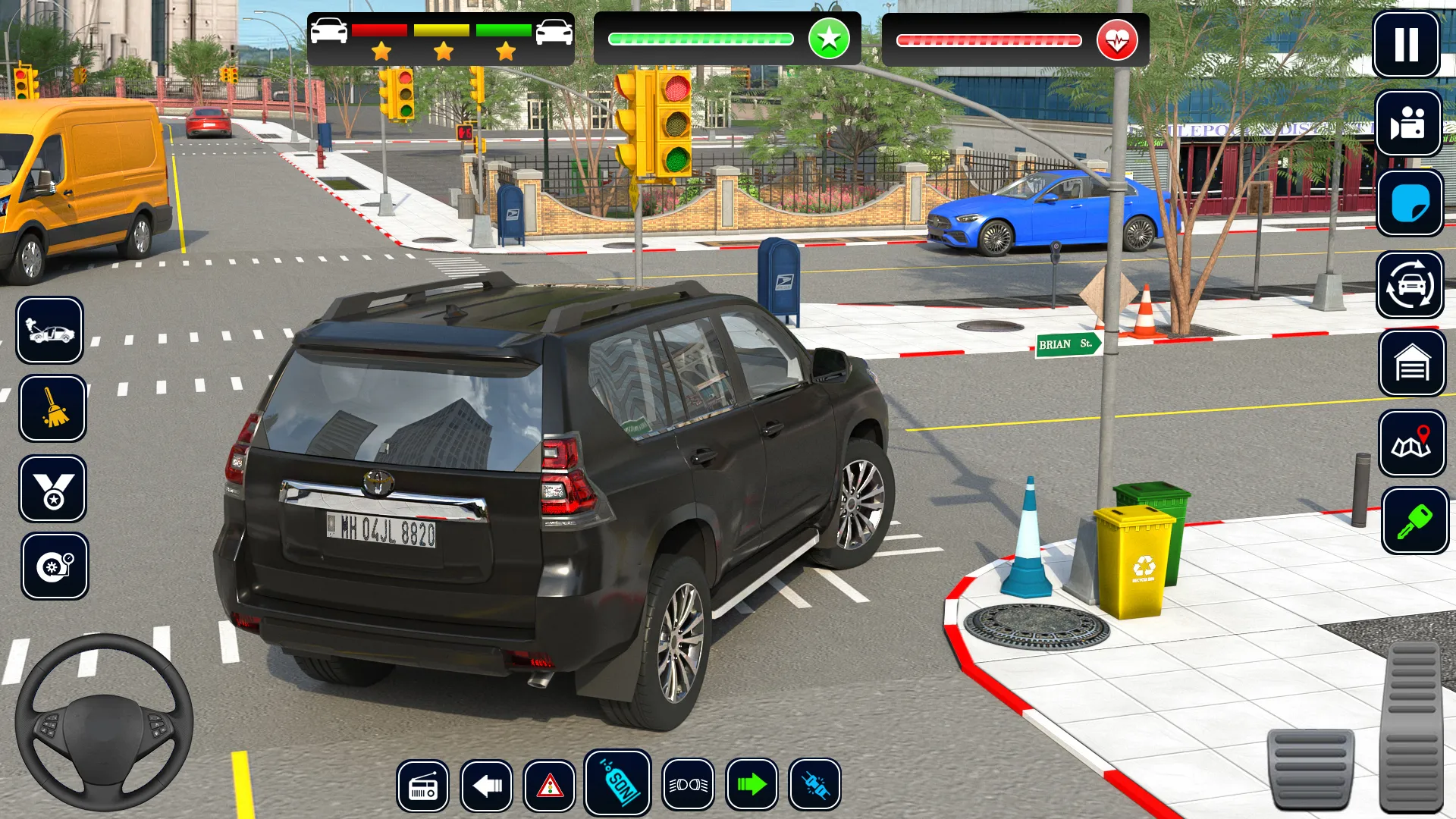1456x819 pixels.
Task: Activate the left turn signal
Action: pyautogui.click(x=486, y=786)
